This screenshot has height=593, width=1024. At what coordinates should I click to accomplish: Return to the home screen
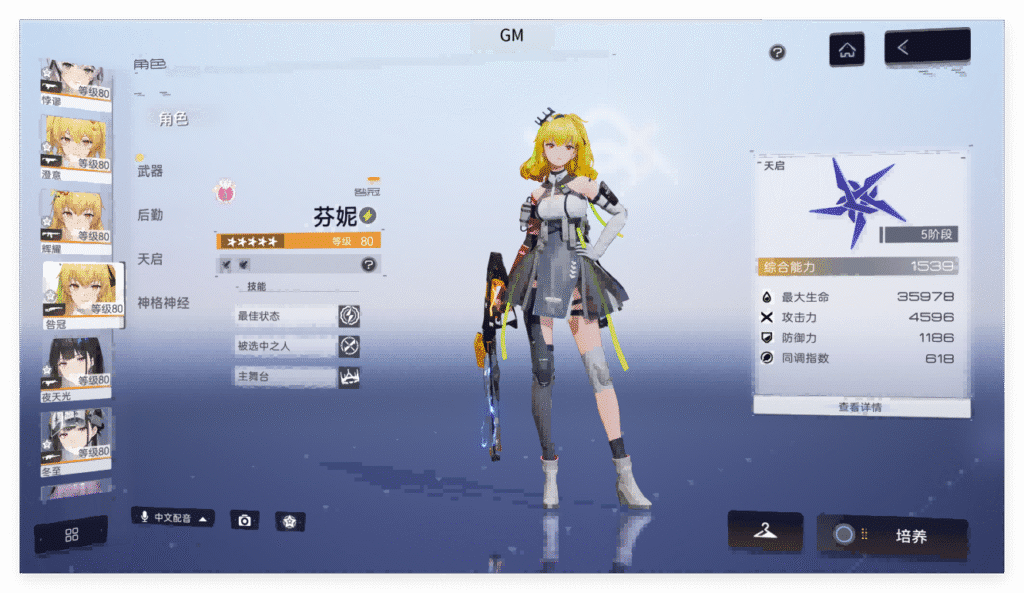coord(846,50)
